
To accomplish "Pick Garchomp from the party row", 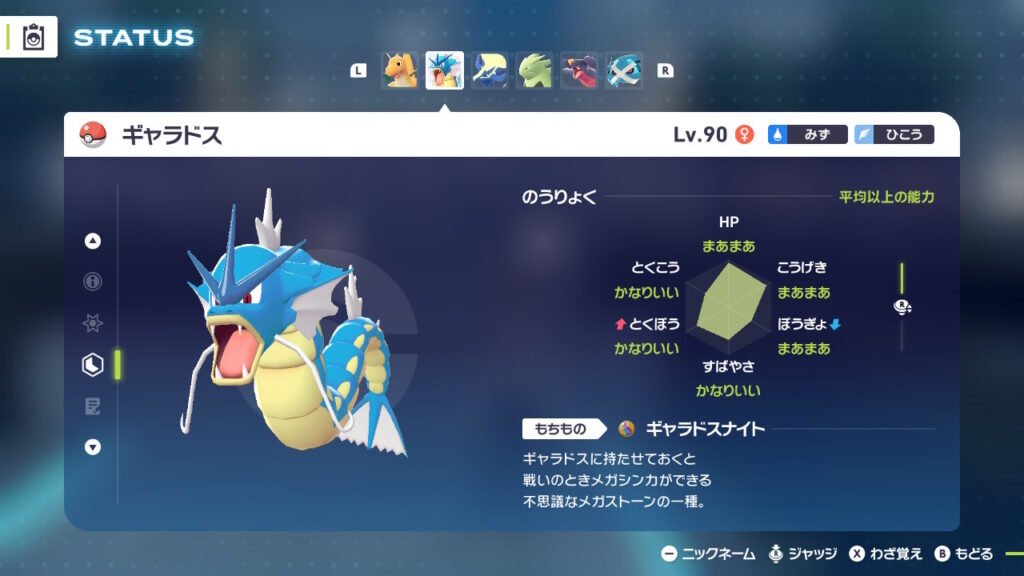I will click(x=579, y=71).
